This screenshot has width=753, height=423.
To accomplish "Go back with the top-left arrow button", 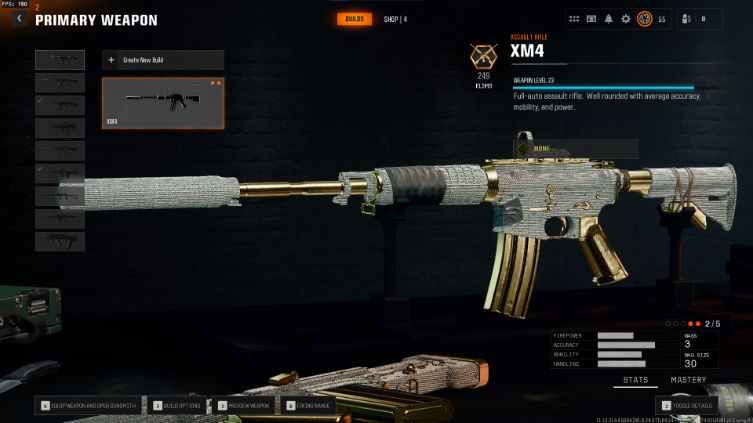I will (x=18, y=18).
